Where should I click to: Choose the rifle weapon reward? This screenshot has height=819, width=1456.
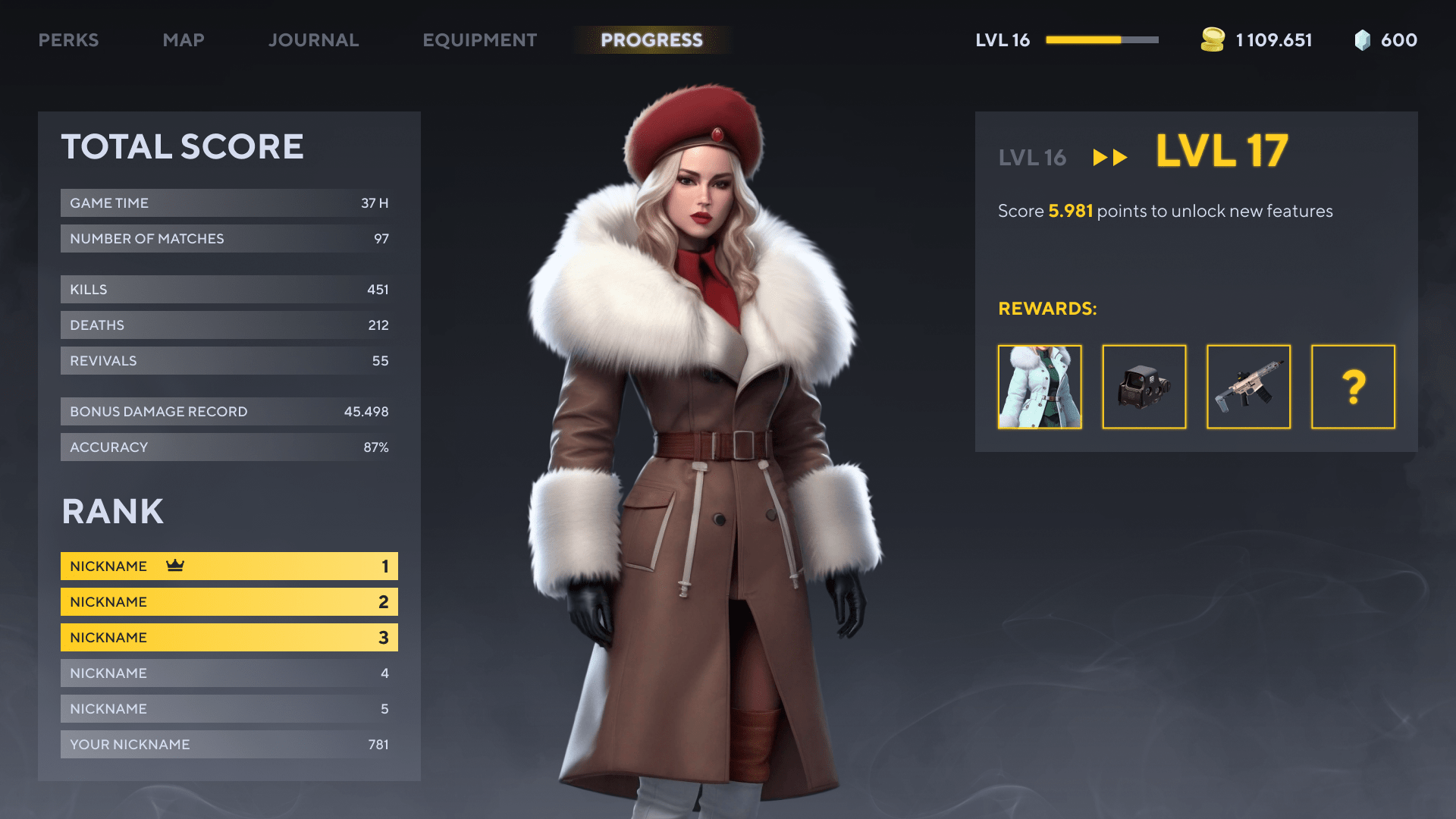[x=1248, y=387]
